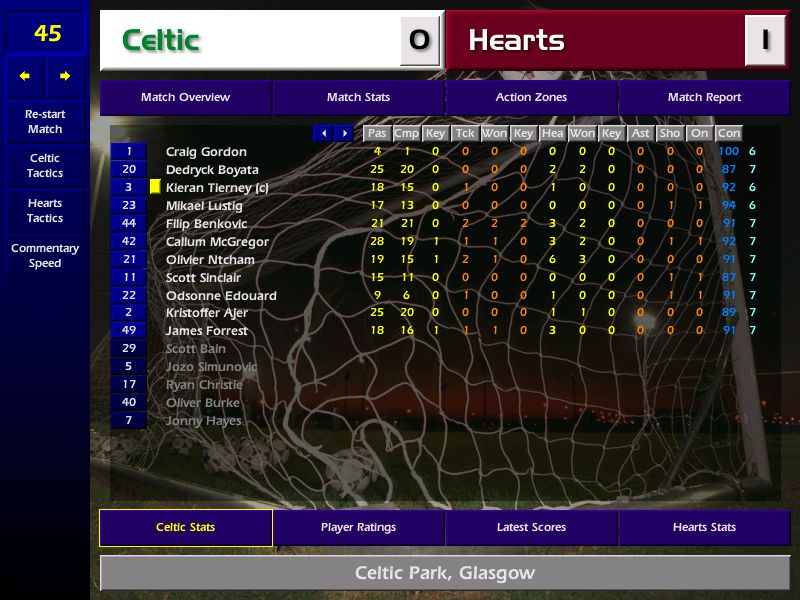Open the Match Overview tab

click(185, 97)
